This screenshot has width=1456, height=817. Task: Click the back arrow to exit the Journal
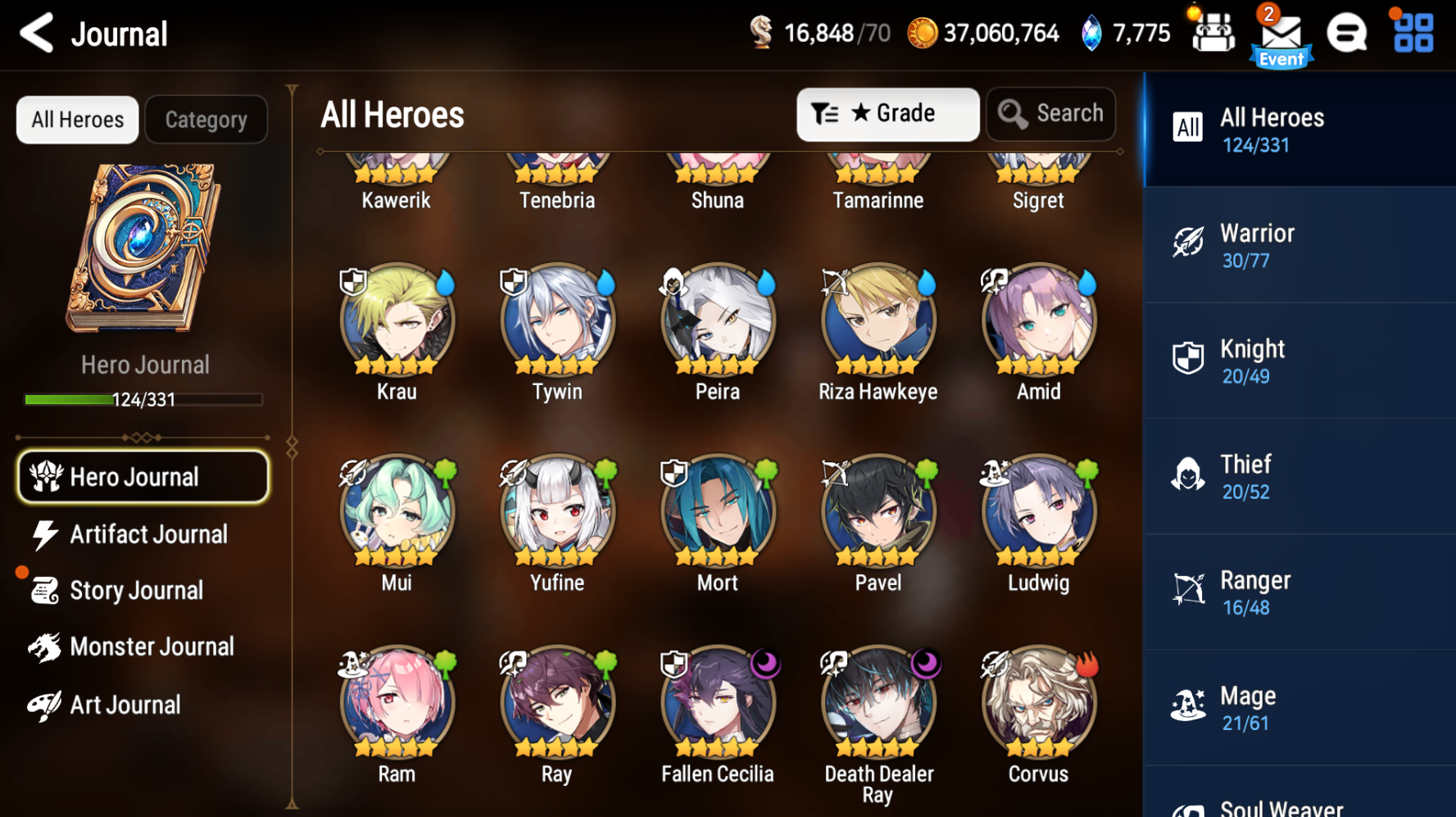click(x=34, y=34)
